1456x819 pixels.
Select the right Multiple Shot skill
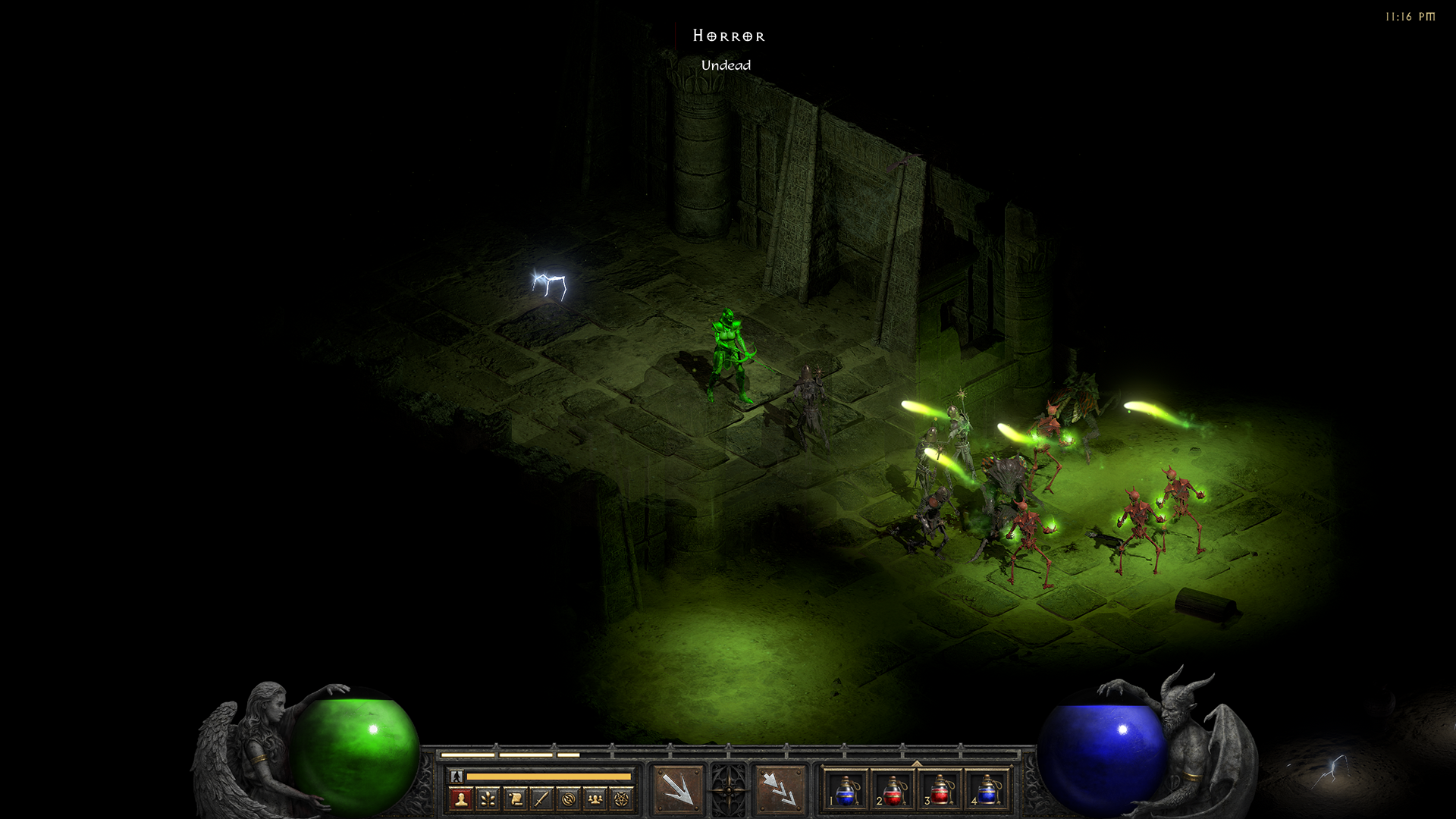click(779, 790)
